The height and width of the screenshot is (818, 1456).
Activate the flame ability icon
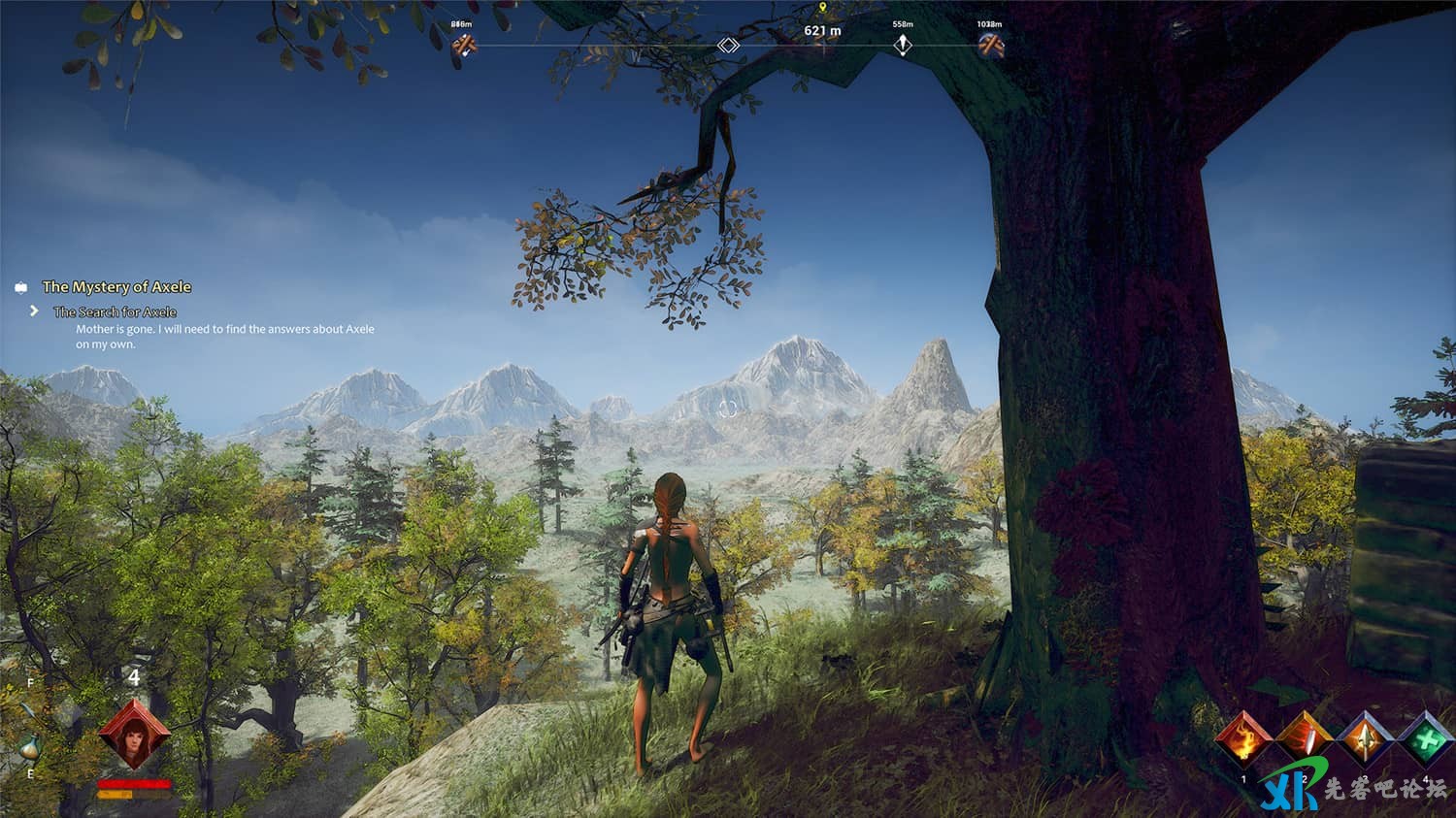point(1243,740)
